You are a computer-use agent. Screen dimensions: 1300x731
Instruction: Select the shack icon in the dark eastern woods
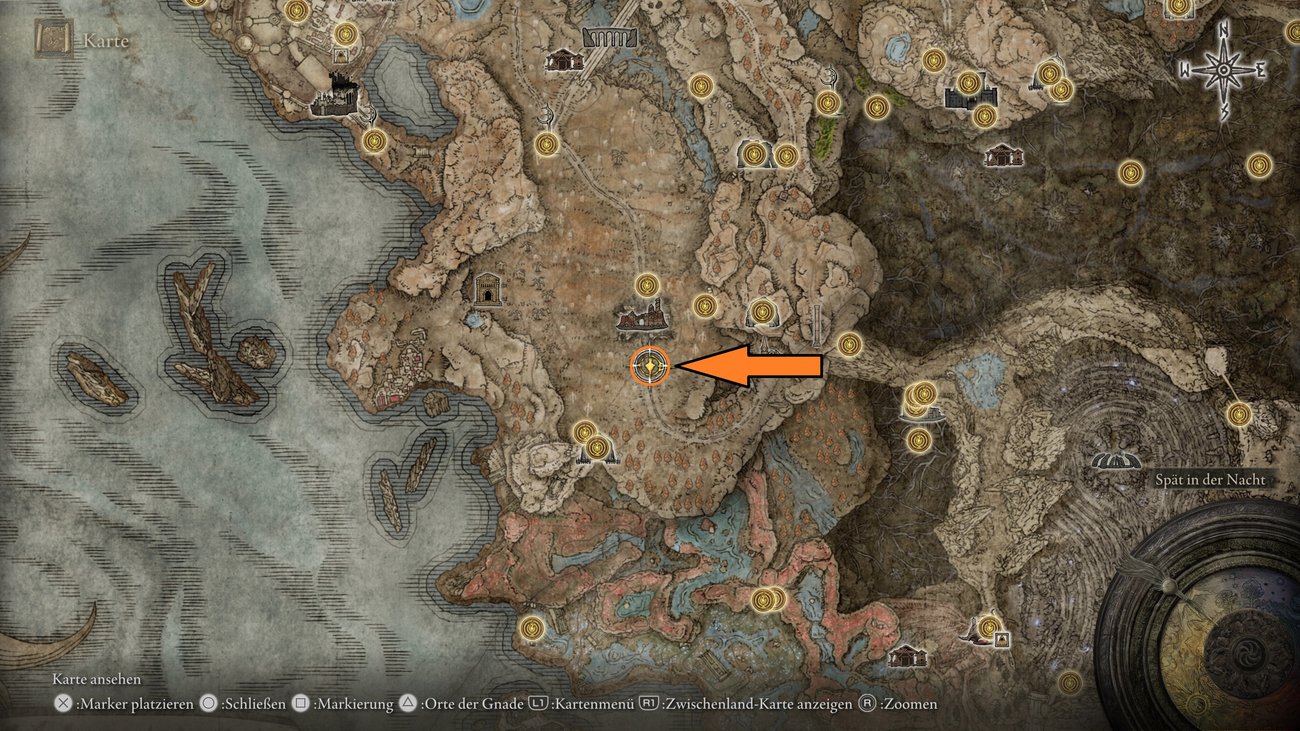coord(1002,156)
